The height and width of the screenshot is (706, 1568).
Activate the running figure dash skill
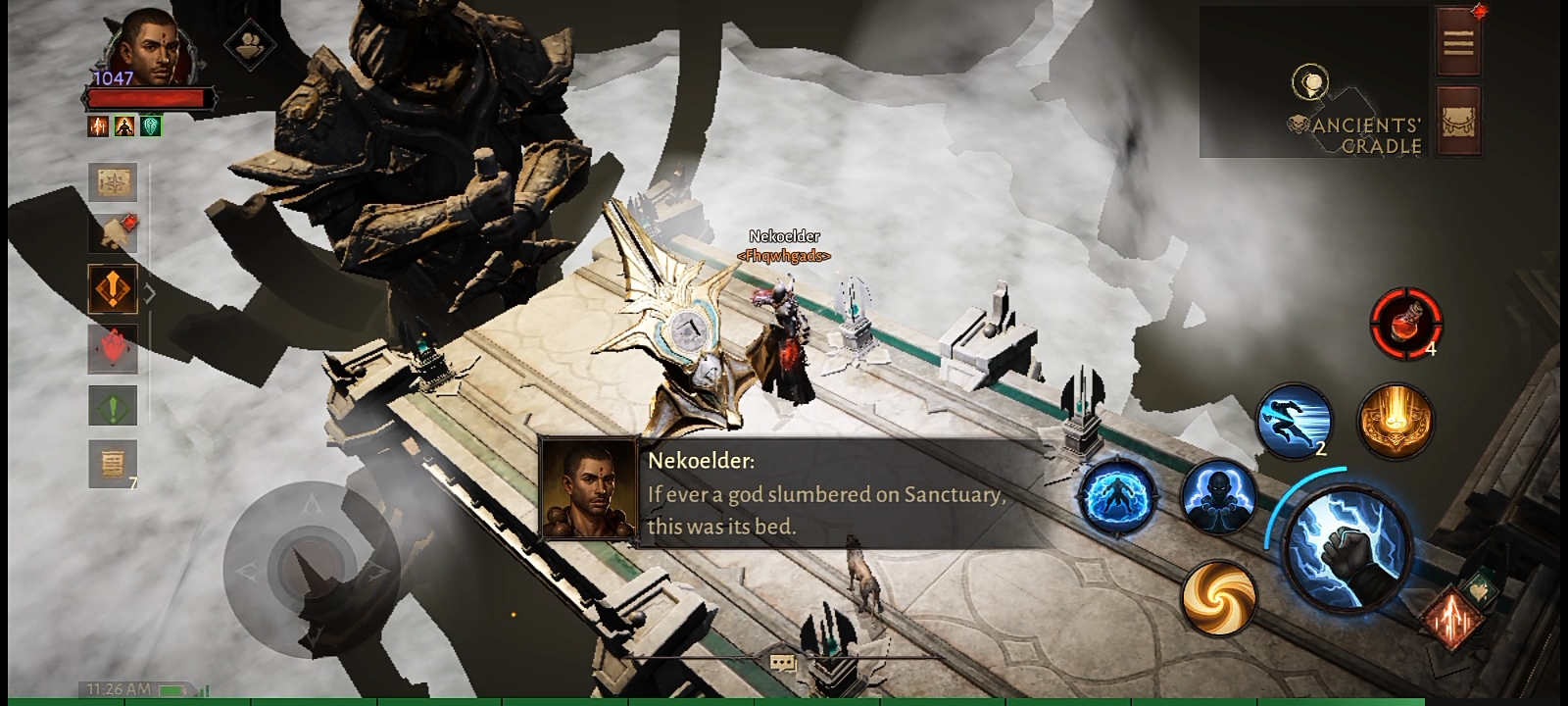pyautogui.click(x=1294, y=420)
